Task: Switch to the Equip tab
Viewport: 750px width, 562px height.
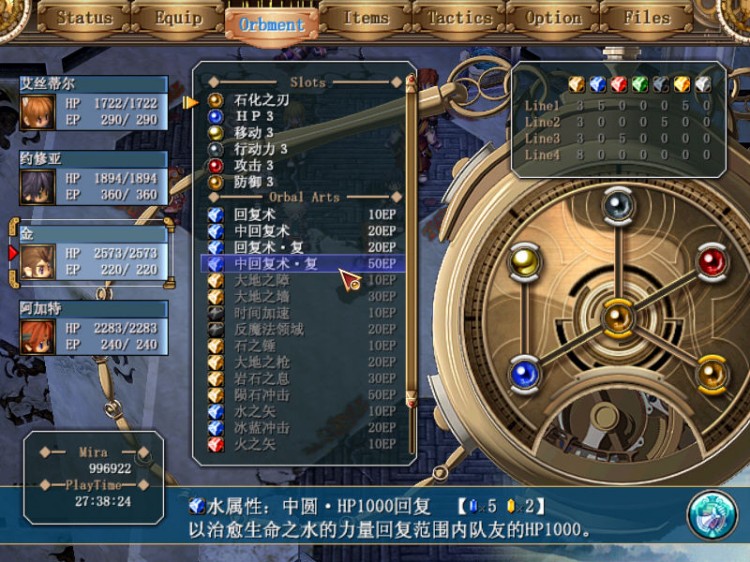Action: tap(178, 18)
